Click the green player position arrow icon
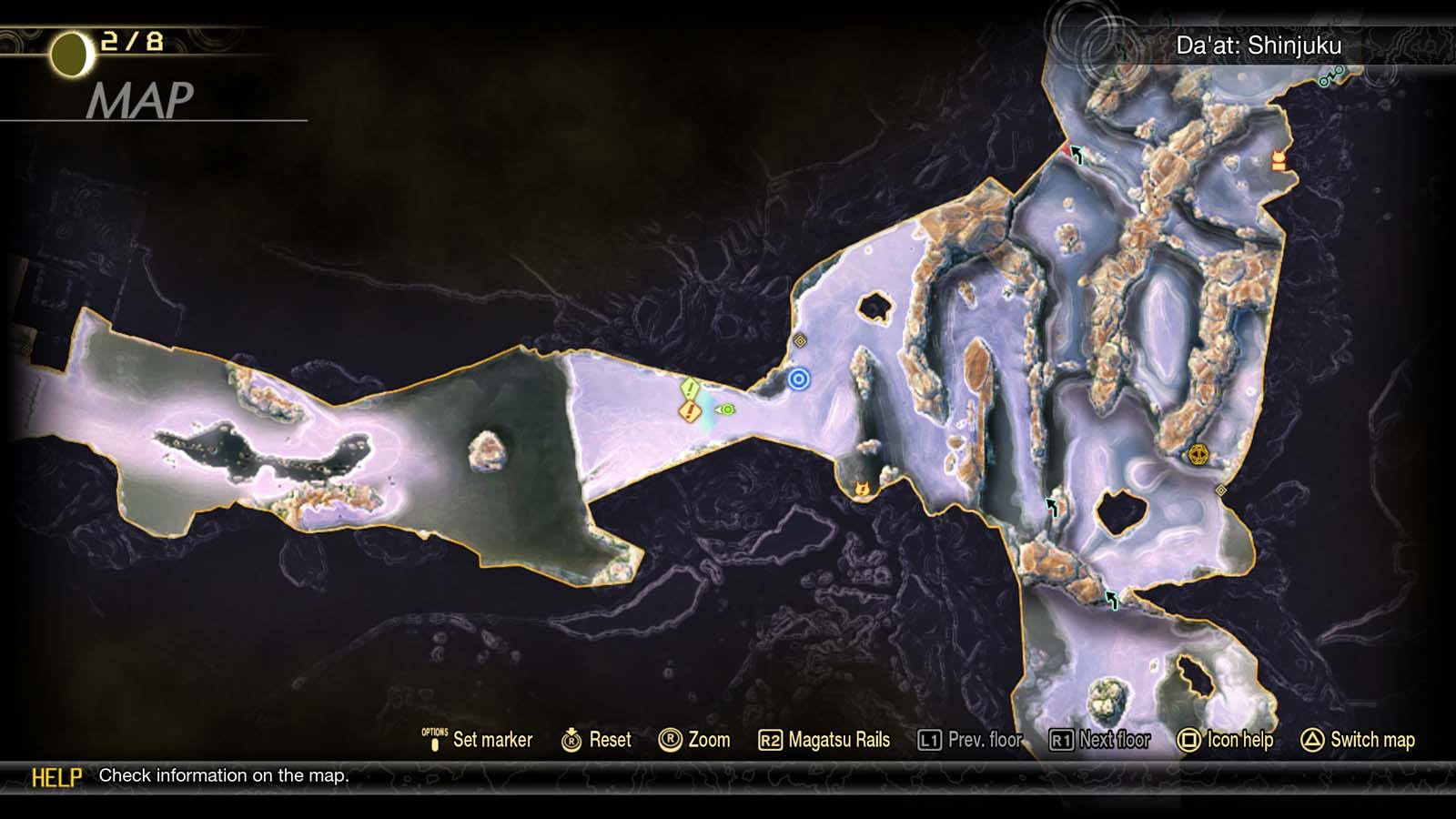Viewport: 1456px width, 819px height. click(x=725, y=409)
